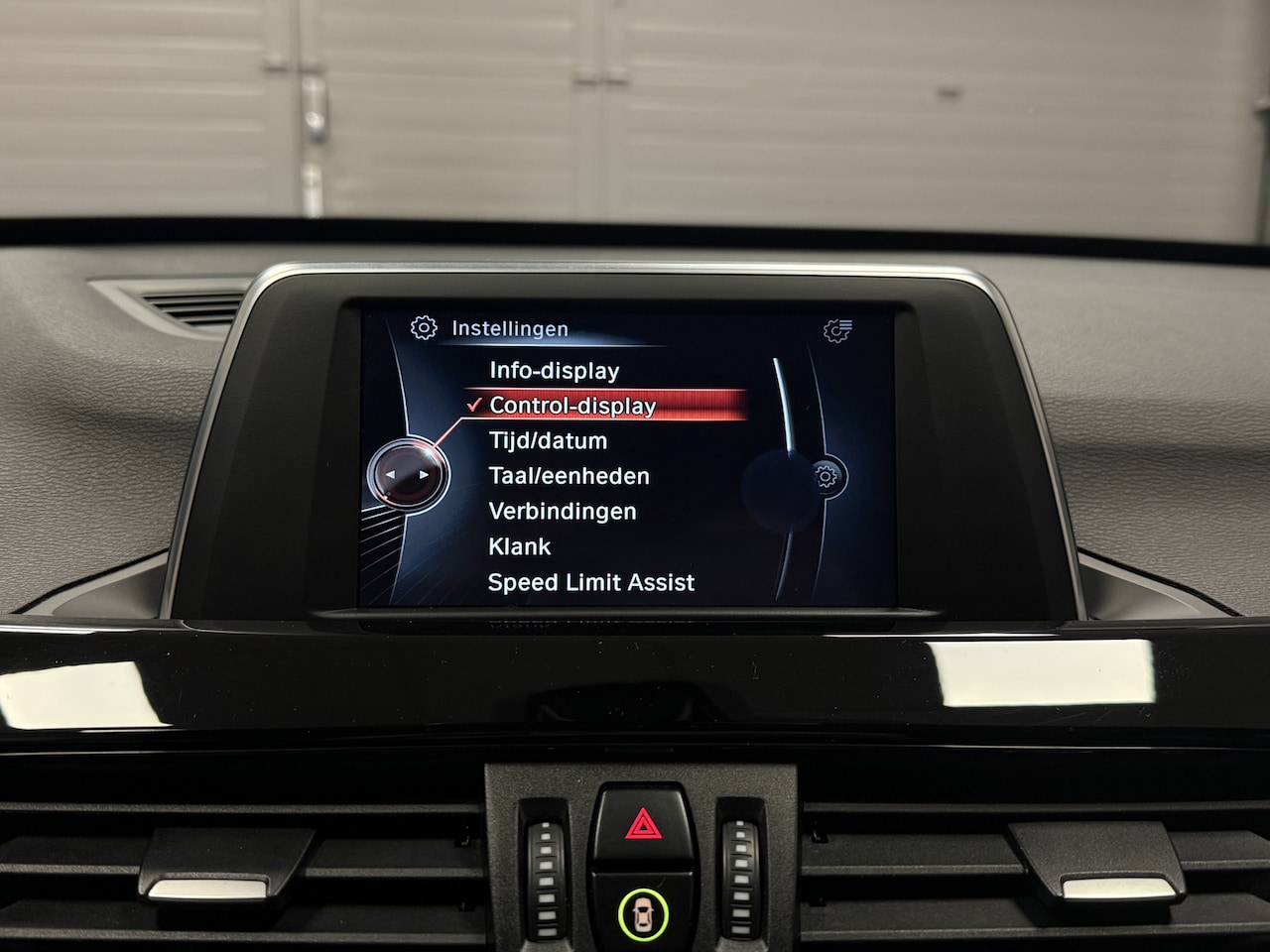Open the Info-display settings entry
This screenshot has height=952, width=1270.
pos(554,371)
